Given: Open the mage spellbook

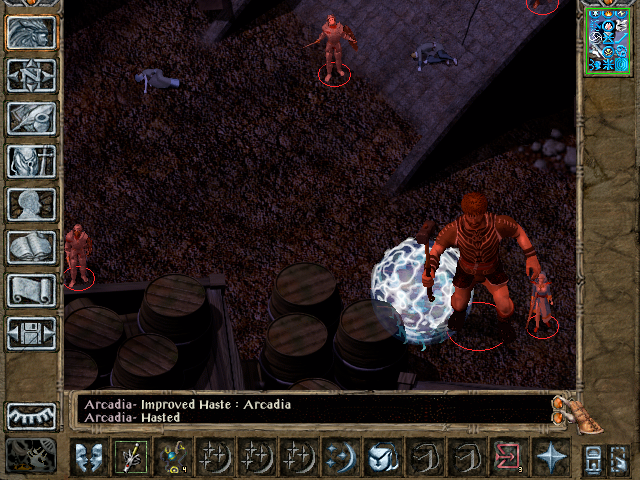Looking at the screenshot, I should point(32,247).
